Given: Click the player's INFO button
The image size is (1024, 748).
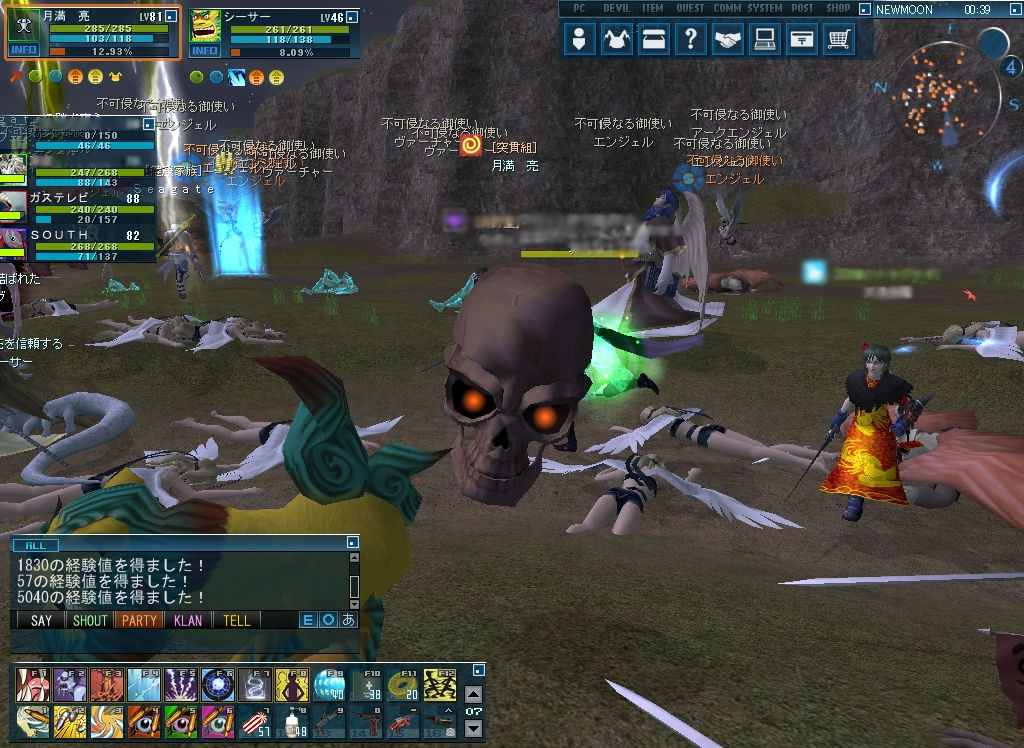Looking at the screenshot, I should pos(23,50).
